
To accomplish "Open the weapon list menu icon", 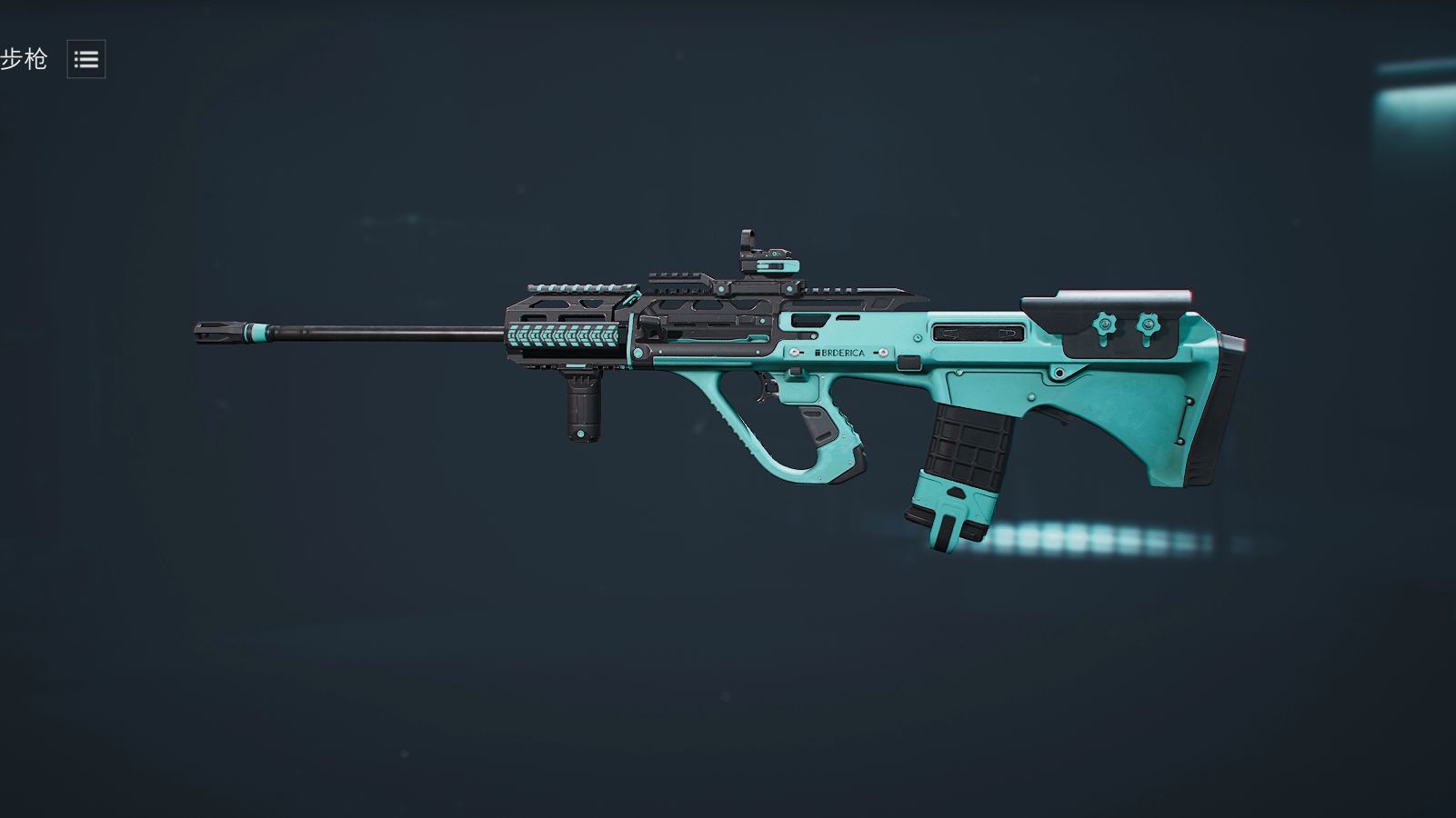I will (x=86, y=59).
